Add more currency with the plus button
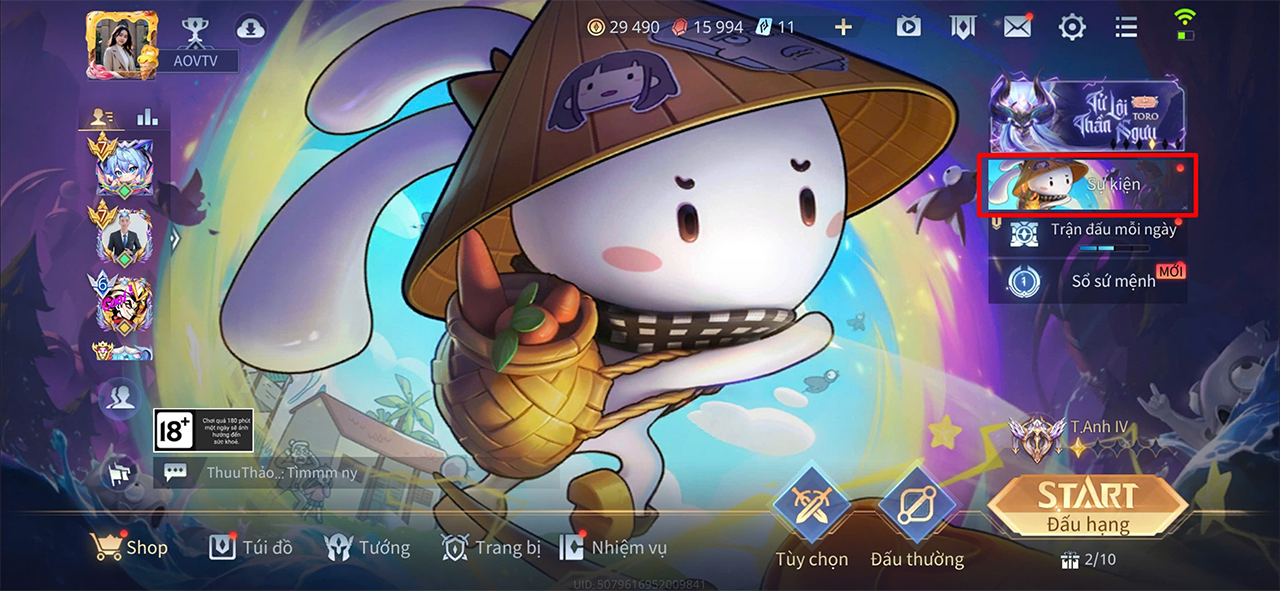The image size is (1280, 591). (843, 27)
